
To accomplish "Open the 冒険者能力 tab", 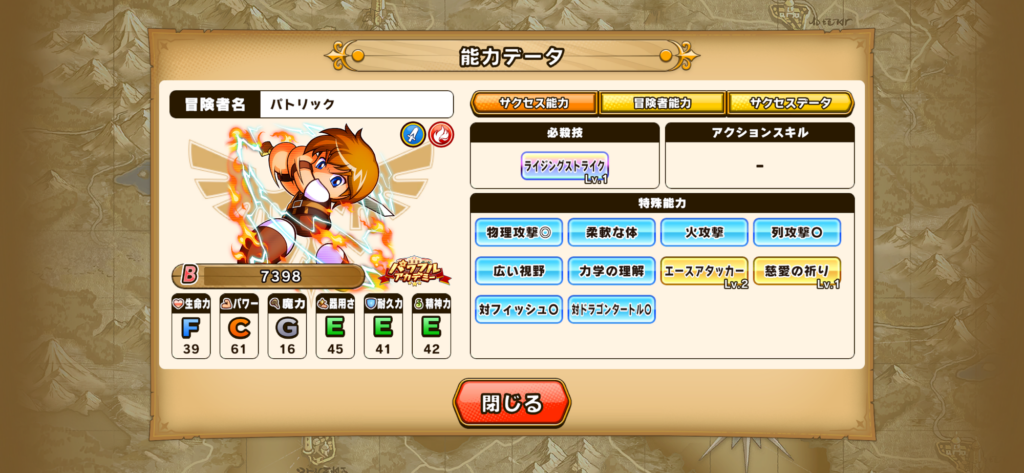I will point(662,103).
